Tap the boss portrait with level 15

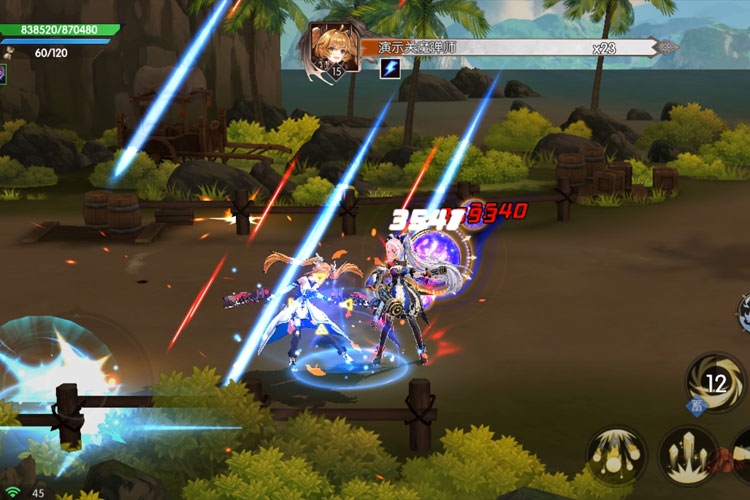pyautogui.click(x=335, y=49)
